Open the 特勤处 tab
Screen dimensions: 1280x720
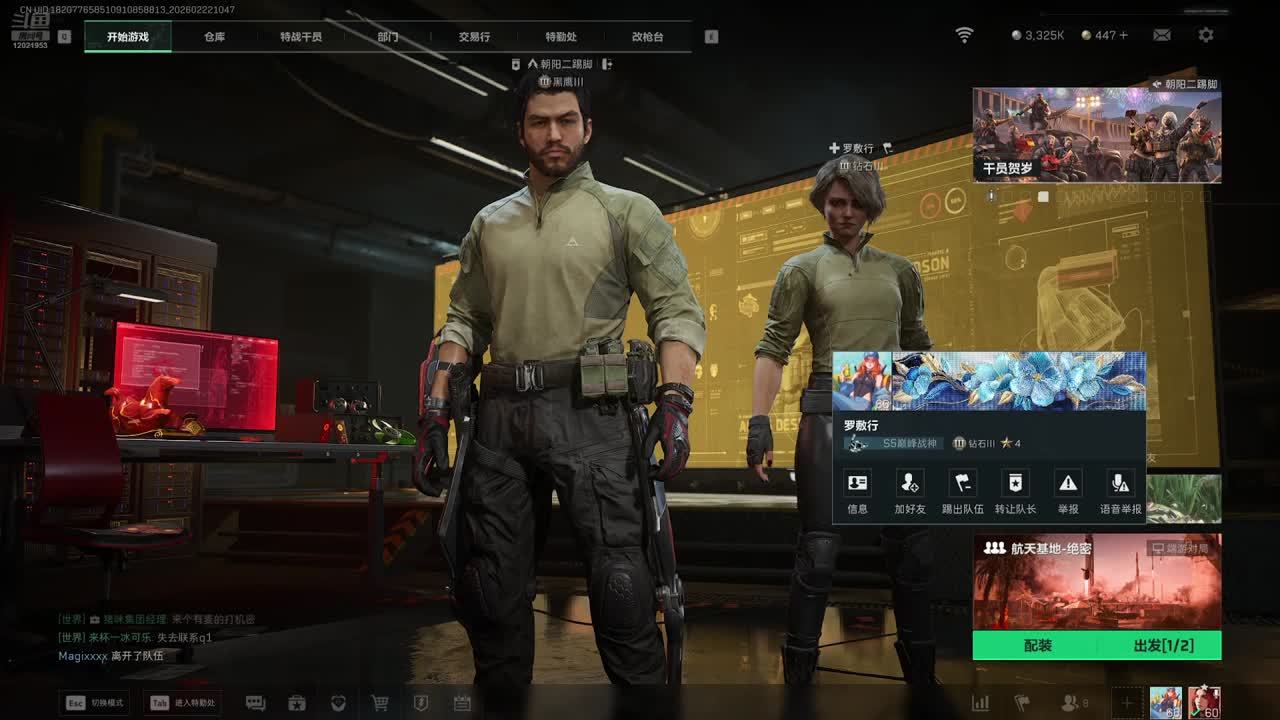coord(561,37)
